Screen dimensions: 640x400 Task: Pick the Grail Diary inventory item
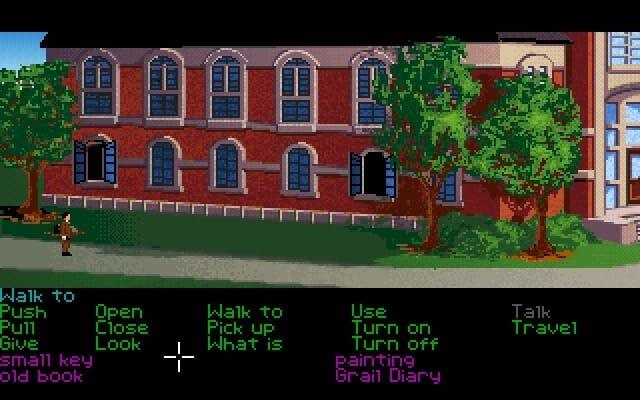tap(387, 376)
